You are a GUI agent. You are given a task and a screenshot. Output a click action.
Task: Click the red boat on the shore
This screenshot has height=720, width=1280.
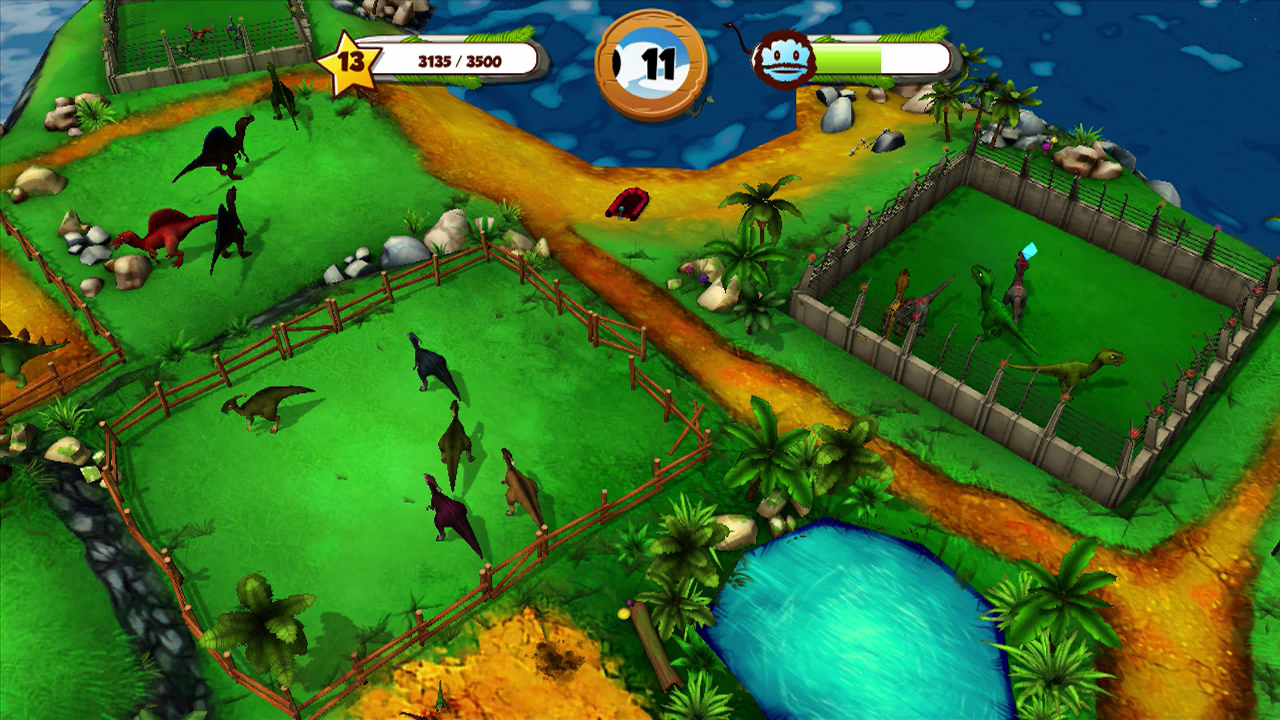click(x=628, y=203)
